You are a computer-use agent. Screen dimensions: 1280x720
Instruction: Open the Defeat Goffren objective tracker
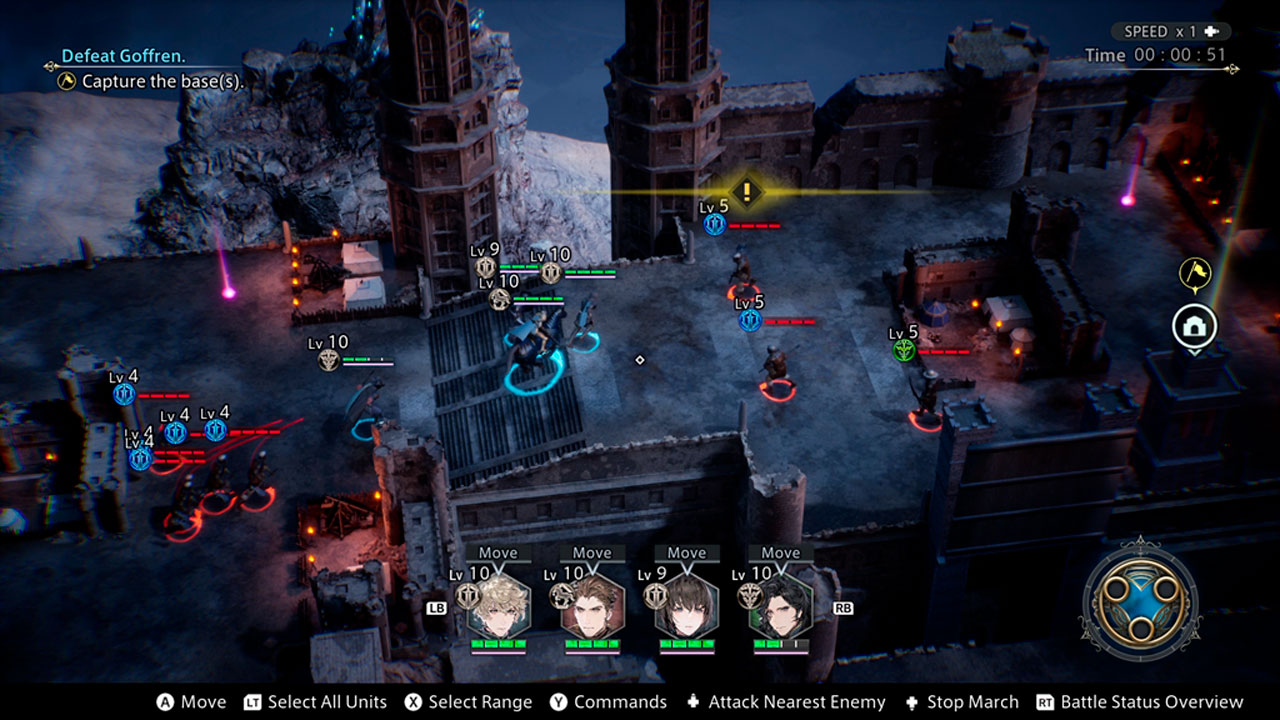tap(124, 56)
